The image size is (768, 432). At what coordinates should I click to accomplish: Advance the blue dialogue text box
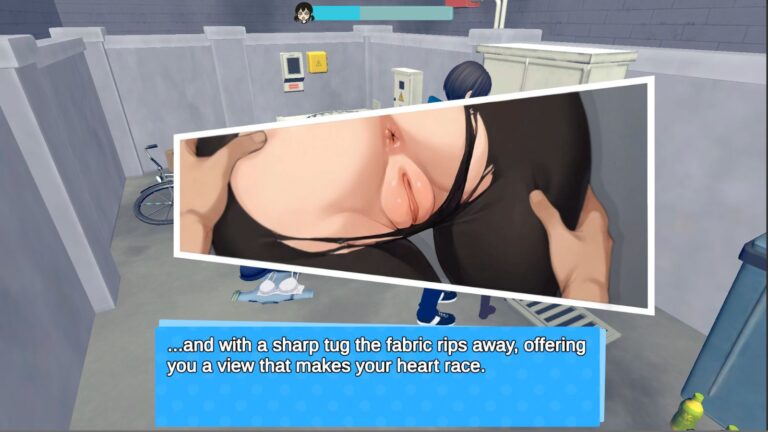pyautogui.click(x=380, y=372)
